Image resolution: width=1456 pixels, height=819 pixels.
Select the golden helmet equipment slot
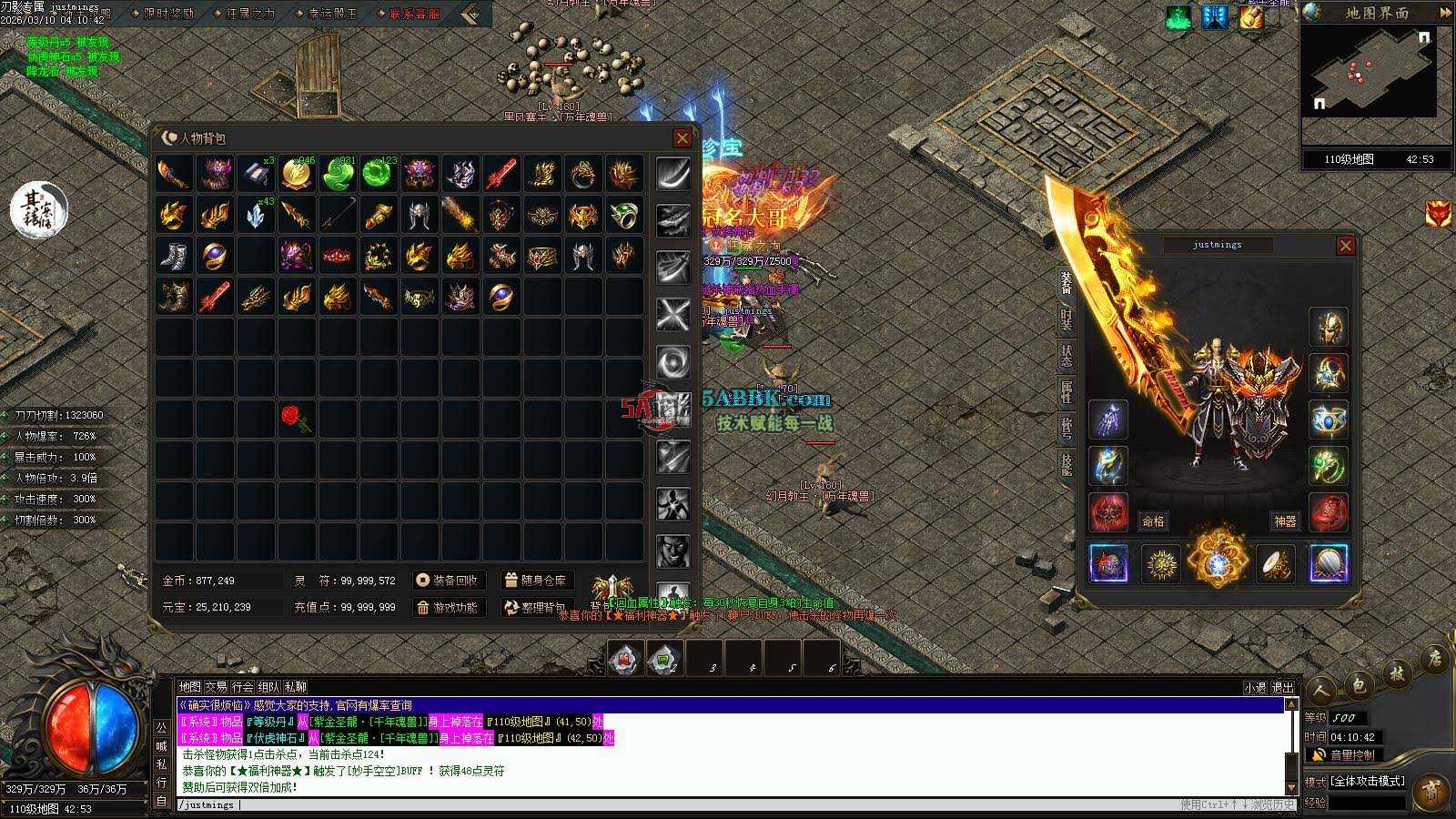click(x=1328, y=328)
